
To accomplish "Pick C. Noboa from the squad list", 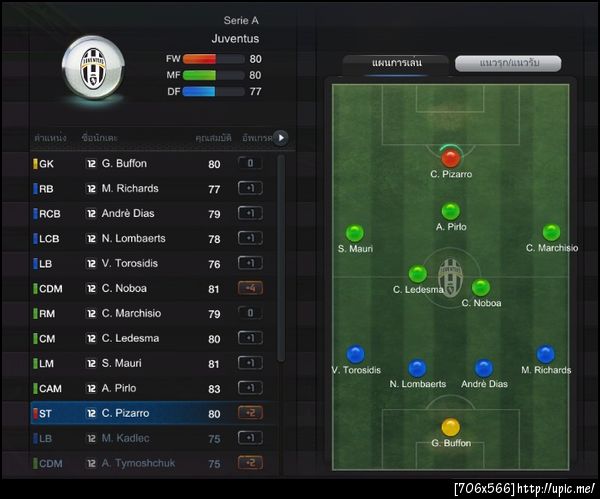I will (x=150, y=288).
